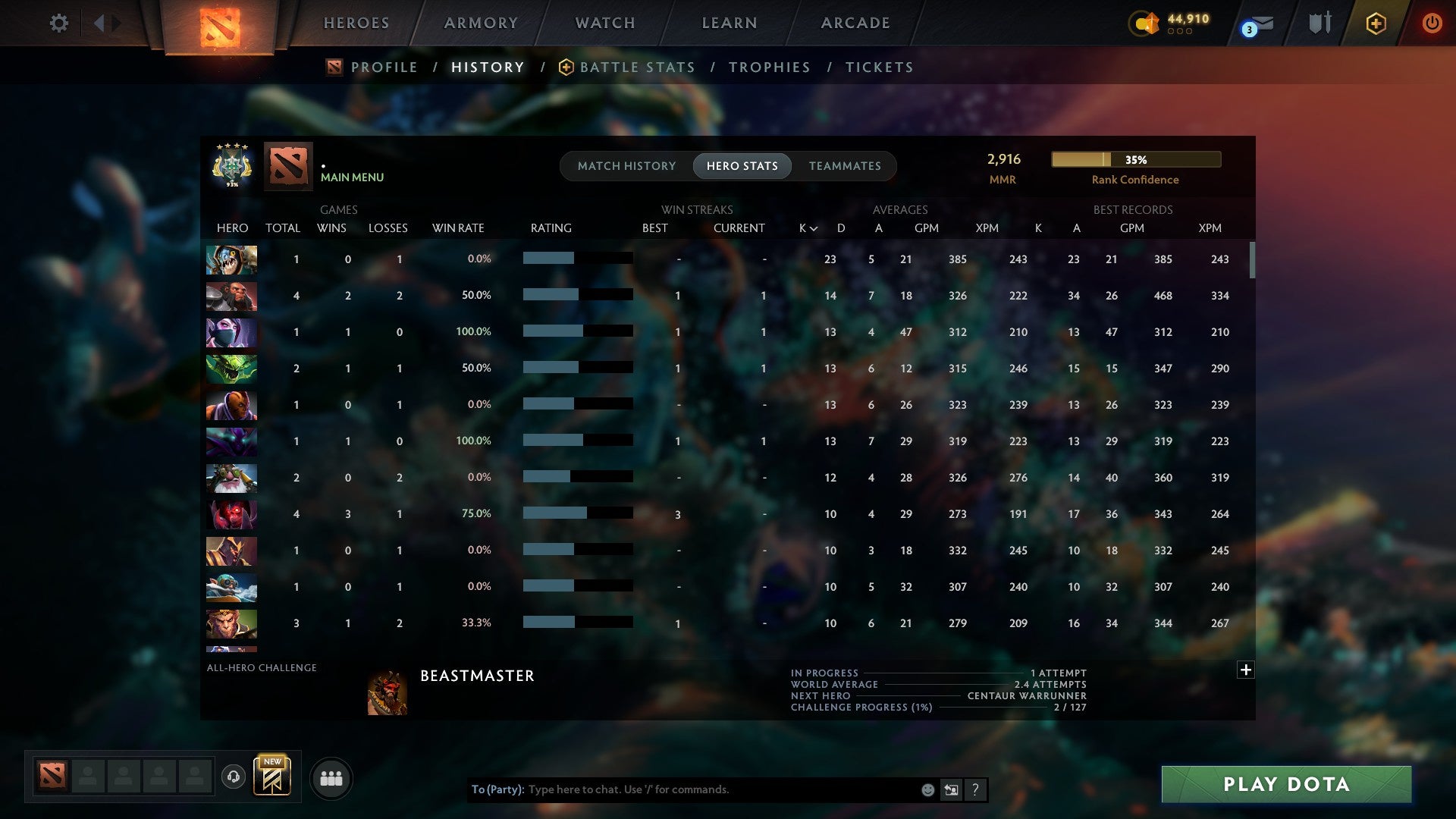The height and width of the screenshot is (819, 1456).
Task: Open the armory shield-and-sword icon
Action: tap(1319, 23)
